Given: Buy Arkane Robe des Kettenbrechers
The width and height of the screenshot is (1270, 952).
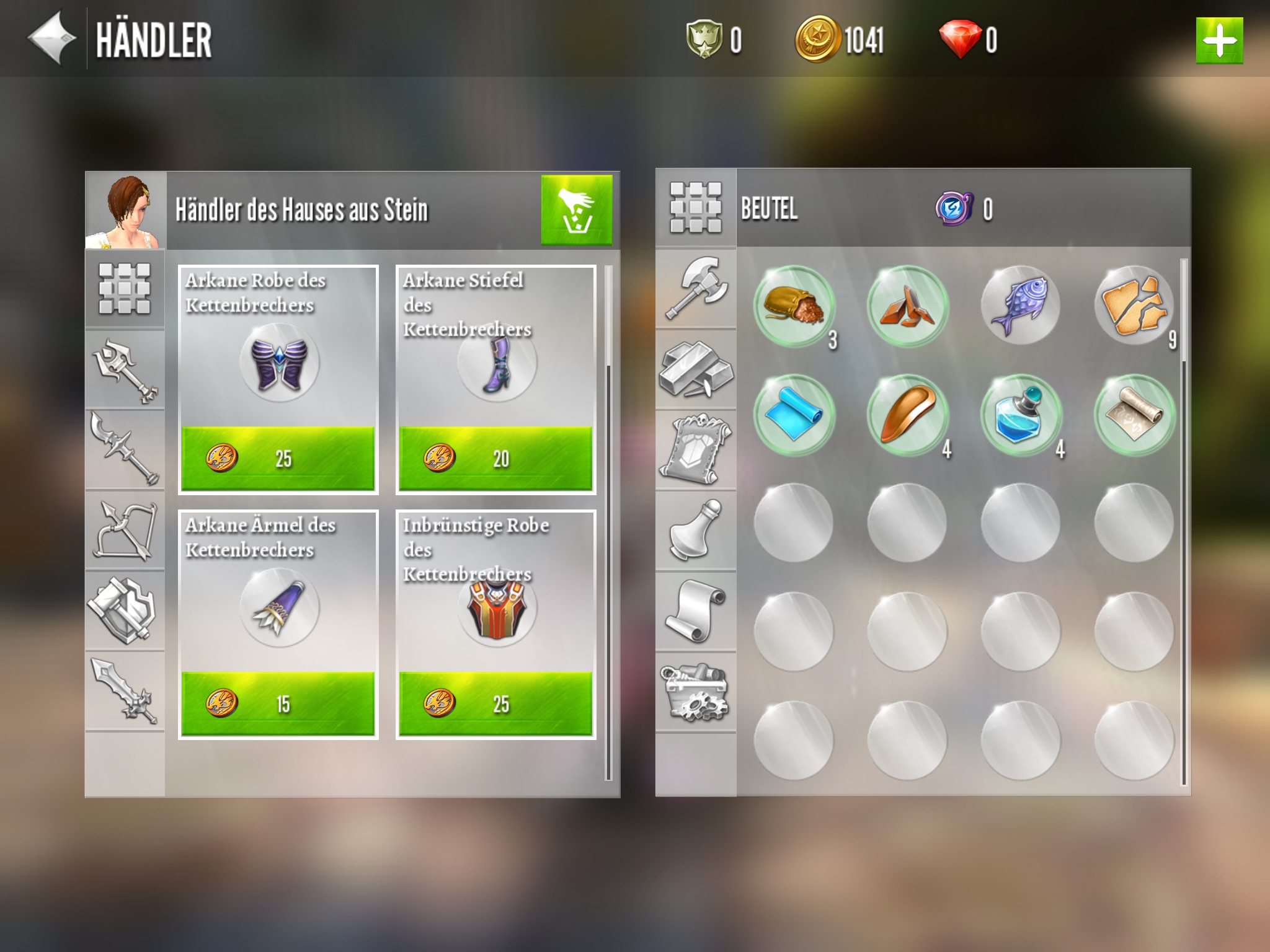Looking at the screenshot, I should pyautogui.click(x=278, y=458).
